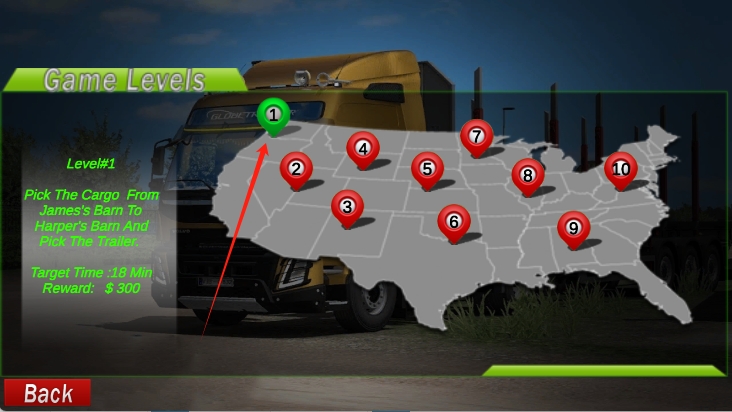Choose level 2 marker on the map

pyautogui.click(x=296, y=168)
